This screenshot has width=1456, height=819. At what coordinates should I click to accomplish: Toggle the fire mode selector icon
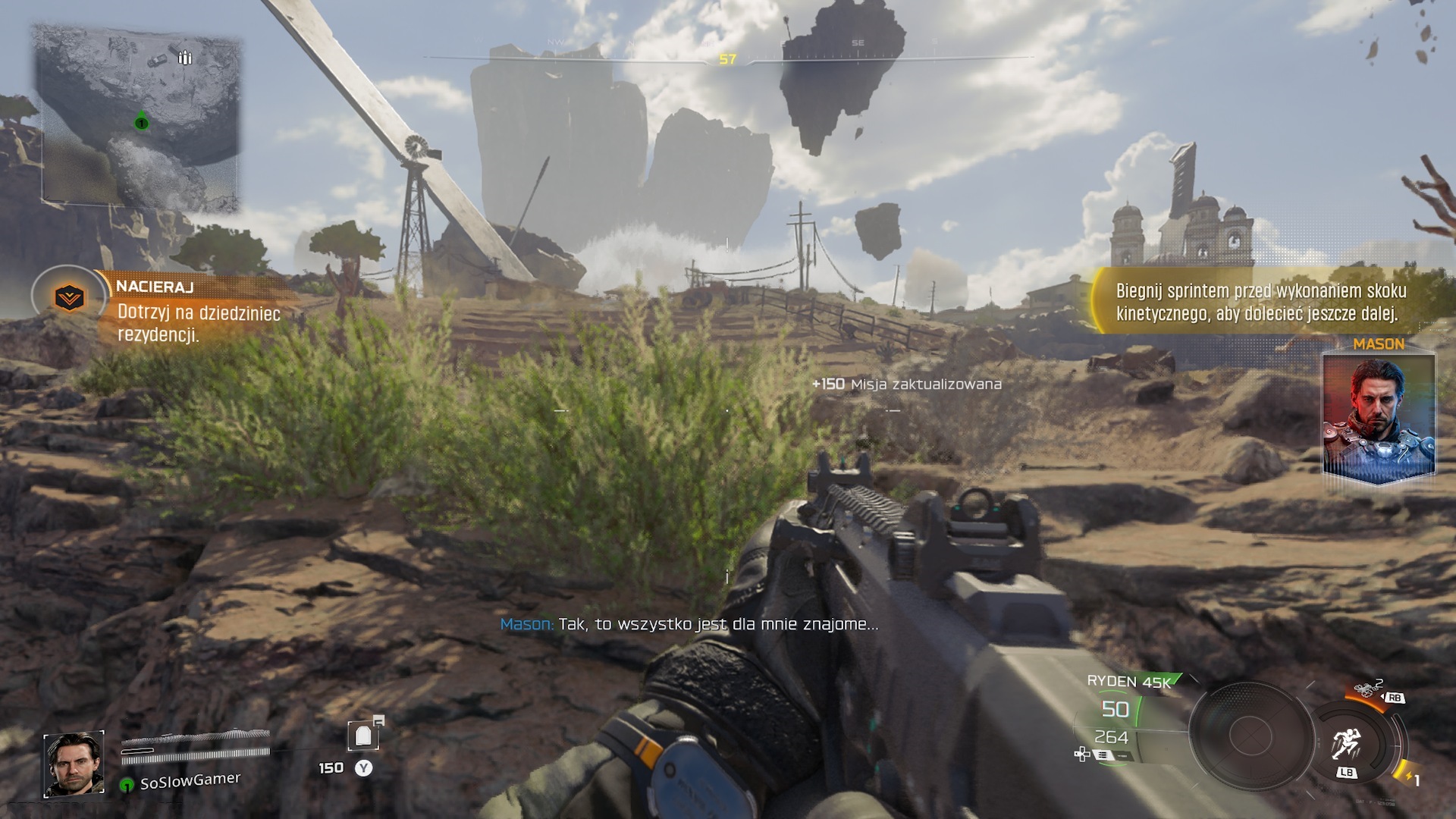(1102, 755)
